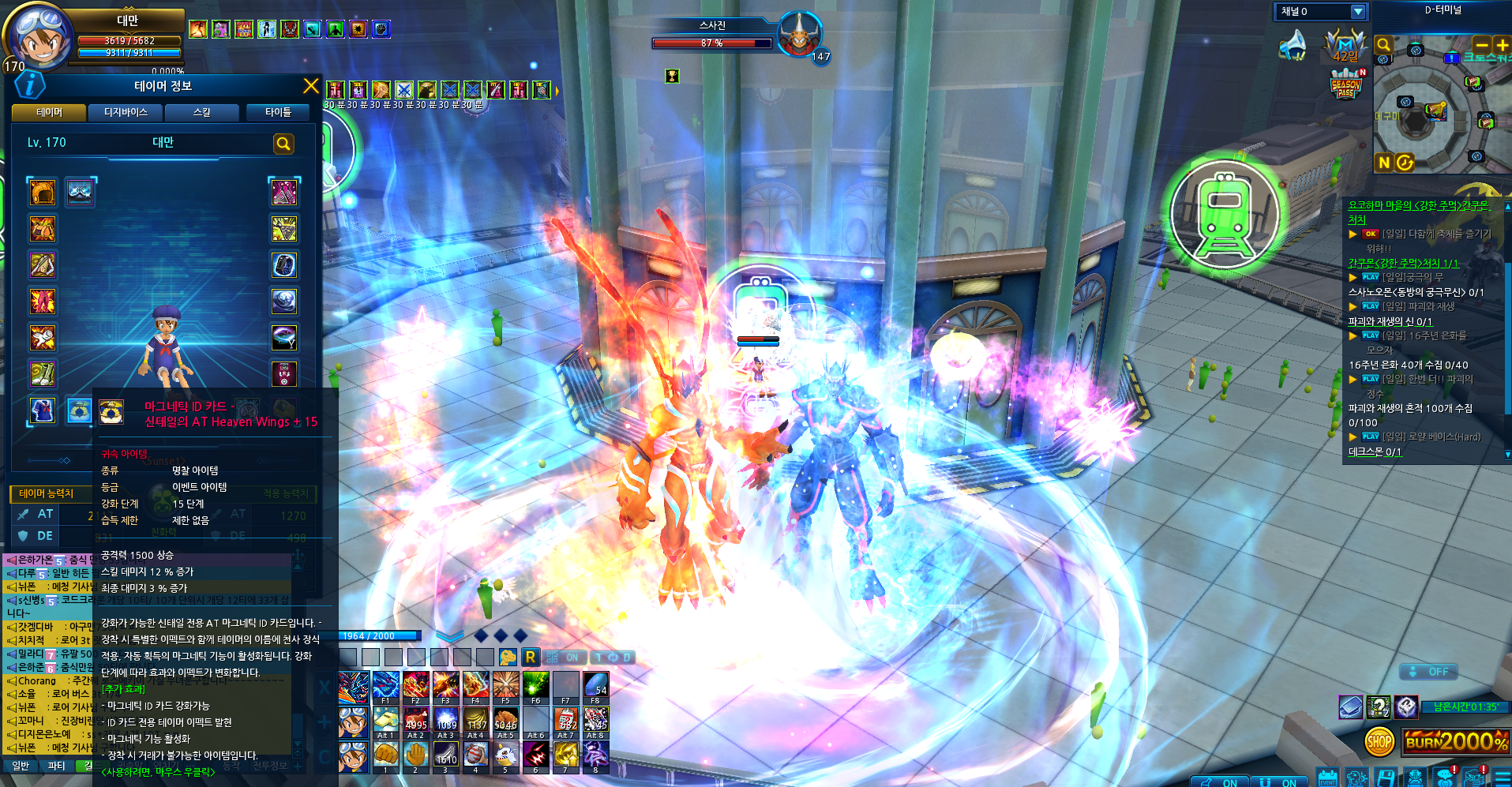The width and height of the screenshot is (1512, 787).
Task: Open the gold SHOP button
Action: pyautogui.click(x=1379, y=741)
